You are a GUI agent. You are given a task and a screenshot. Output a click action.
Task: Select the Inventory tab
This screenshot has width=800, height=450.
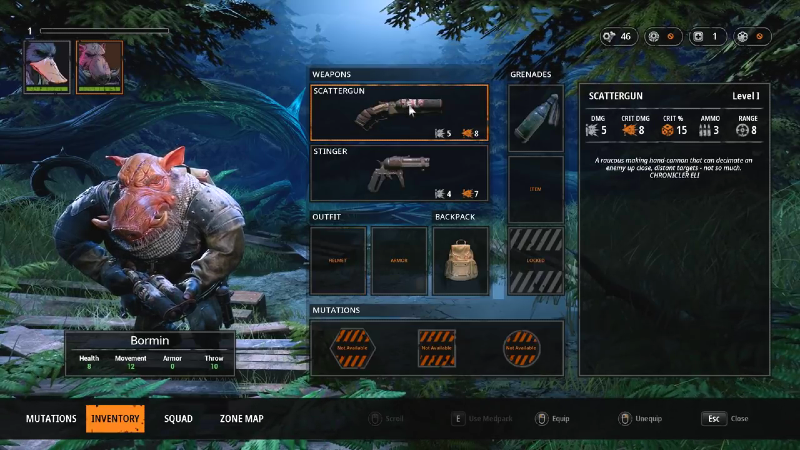pyautogui.click(x=115, y=418)
